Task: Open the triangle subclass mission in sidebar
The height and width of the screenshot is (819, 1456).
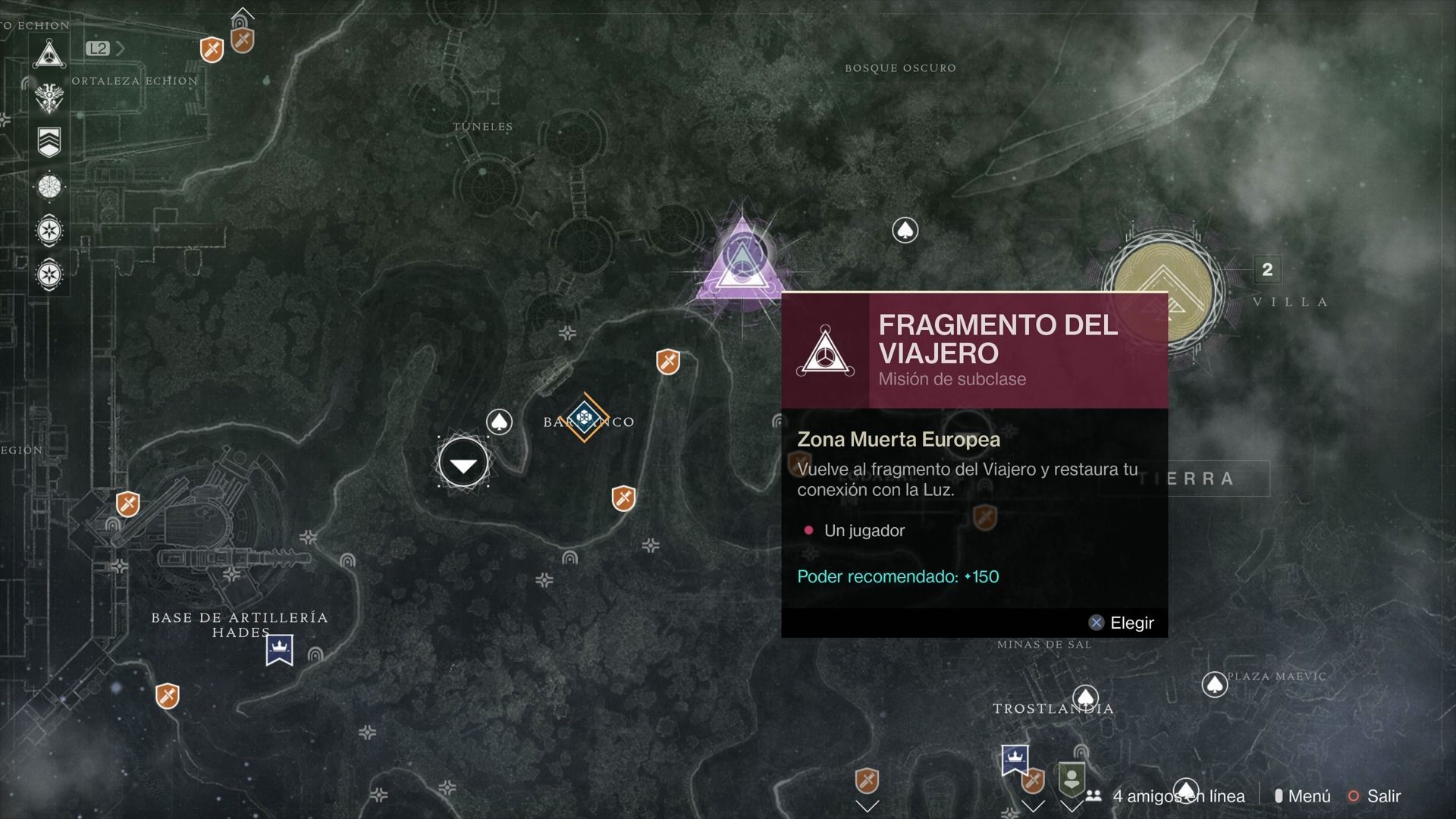Action: tap(50, 54)
